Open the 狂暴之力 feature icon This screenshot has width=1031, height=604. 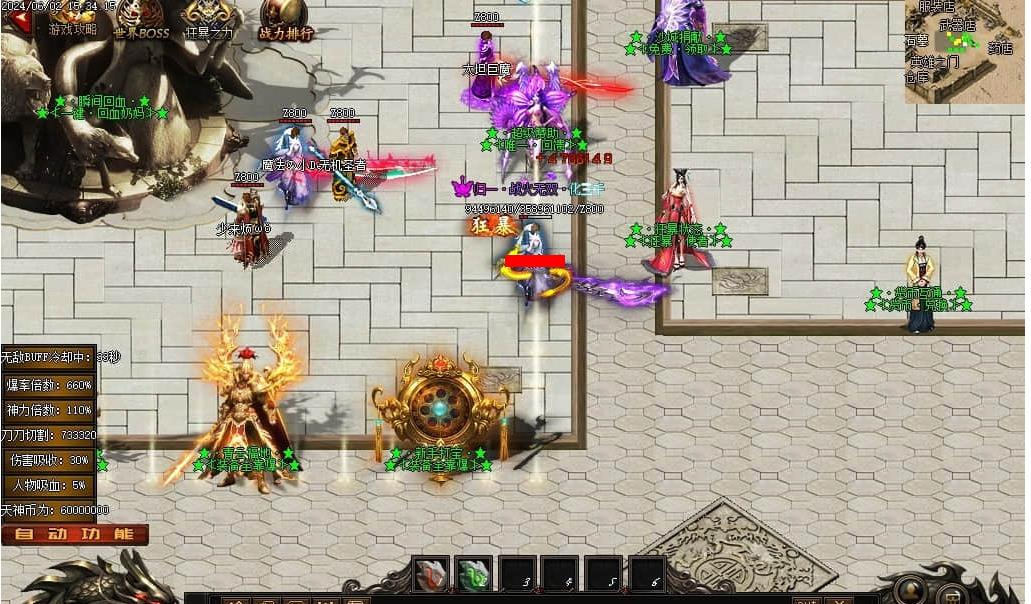click(x=208, y=20)
